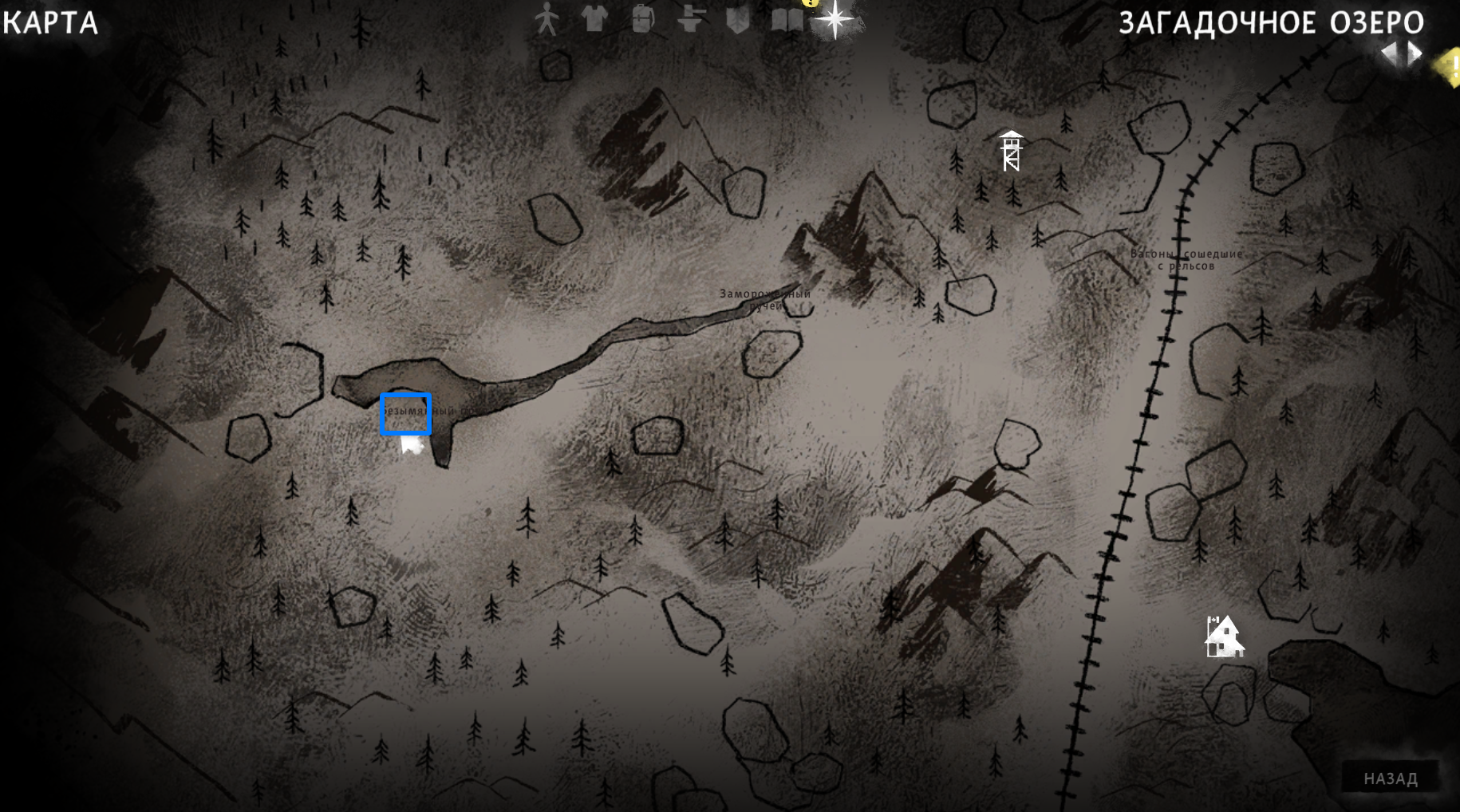Open the crafting tab with the anvil icon
1460x812 pixels.
tap(690, 19)
